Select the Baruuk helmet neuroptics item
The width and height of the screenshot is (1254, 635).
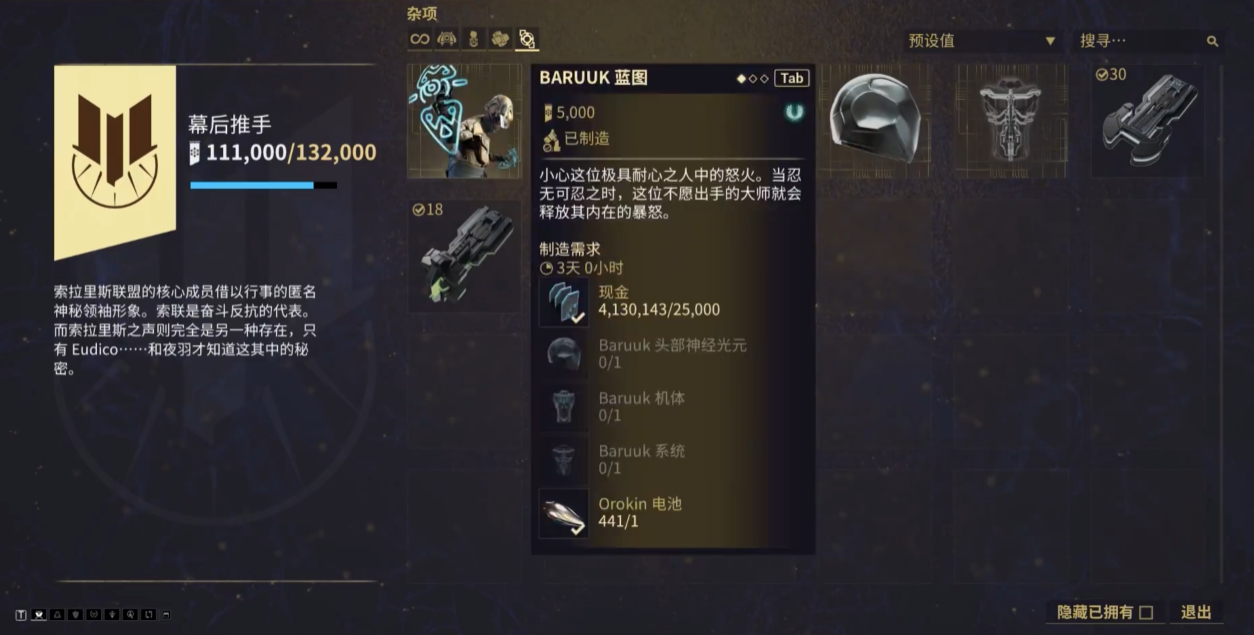point(874,121)
